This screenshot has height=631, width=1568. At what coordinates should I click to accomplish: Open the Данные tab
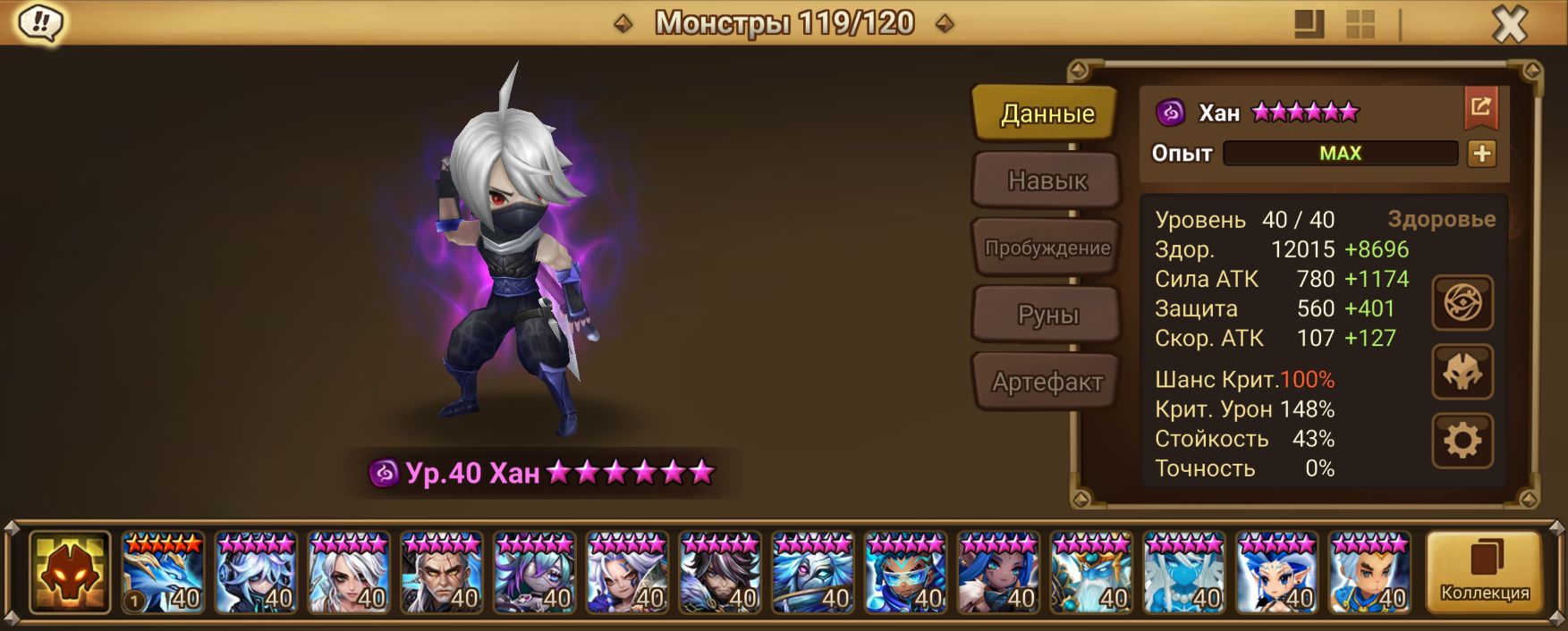click(x=1047, y=114)
